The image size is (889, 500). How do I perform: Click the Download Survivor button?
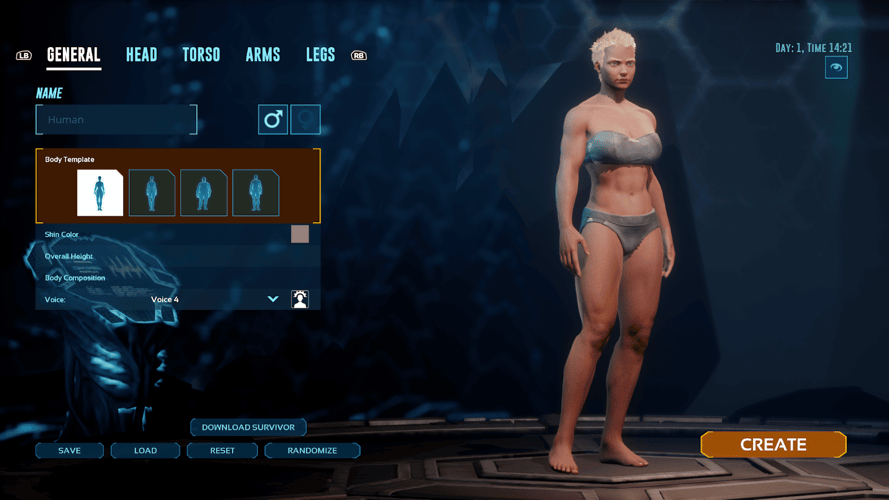248,427
